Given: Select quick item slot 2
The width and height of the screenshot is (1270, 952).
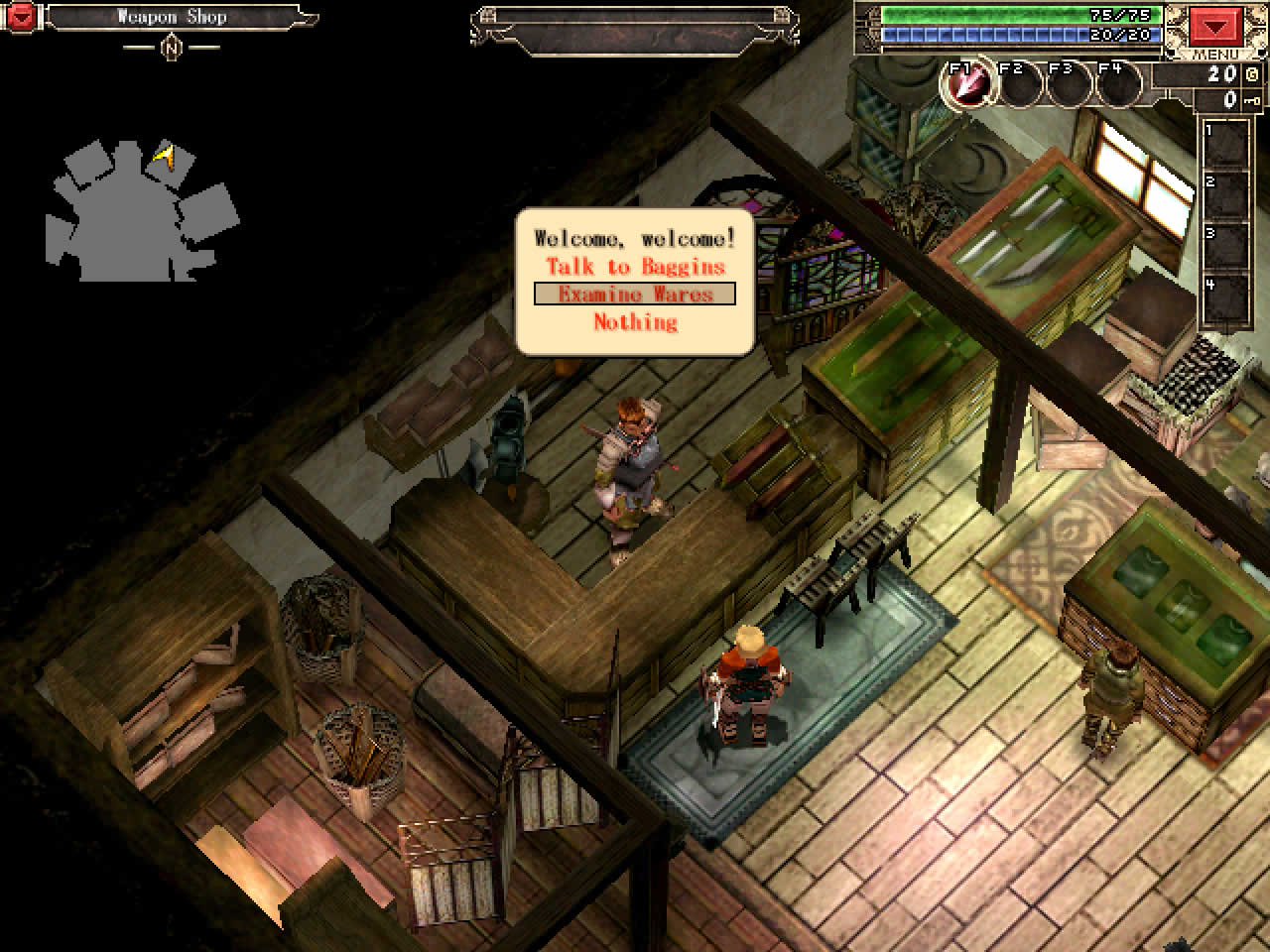Looking at the screenshot, I should point(1227,196).
